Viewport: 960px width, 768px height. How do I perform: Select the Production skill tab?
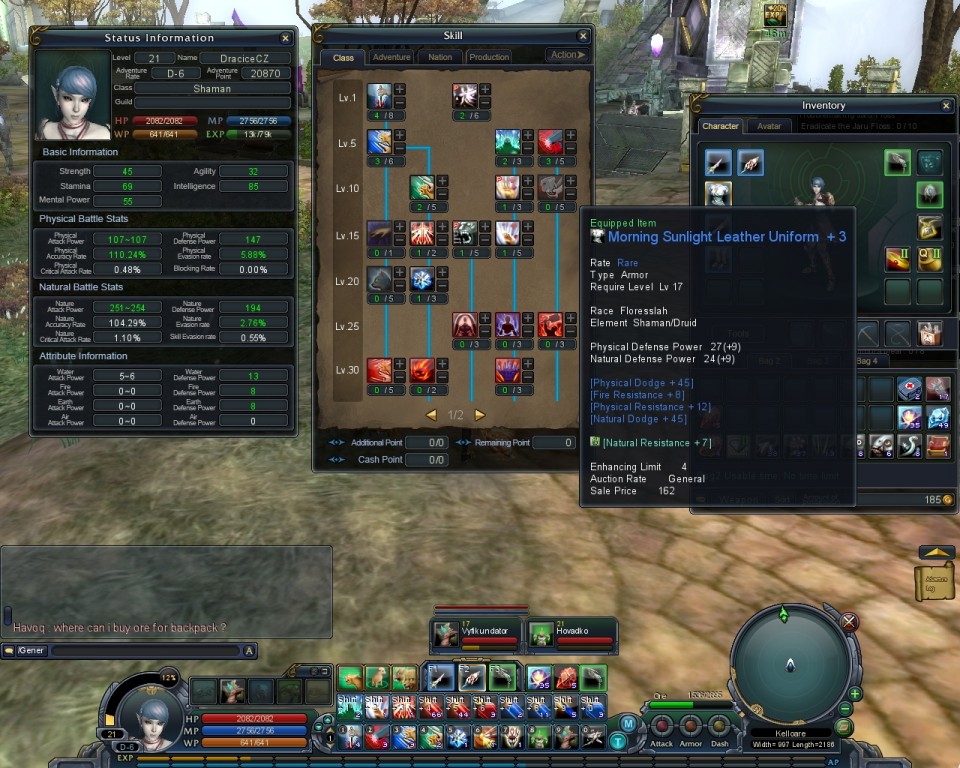click(x=489, y=57)
